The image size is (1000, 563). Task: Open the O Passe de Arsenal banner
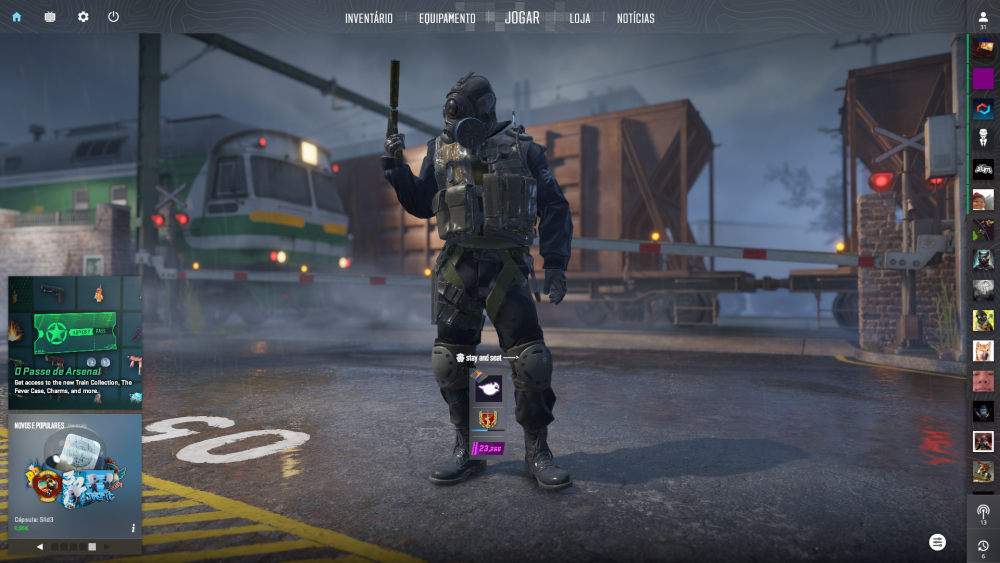(75, 342)
